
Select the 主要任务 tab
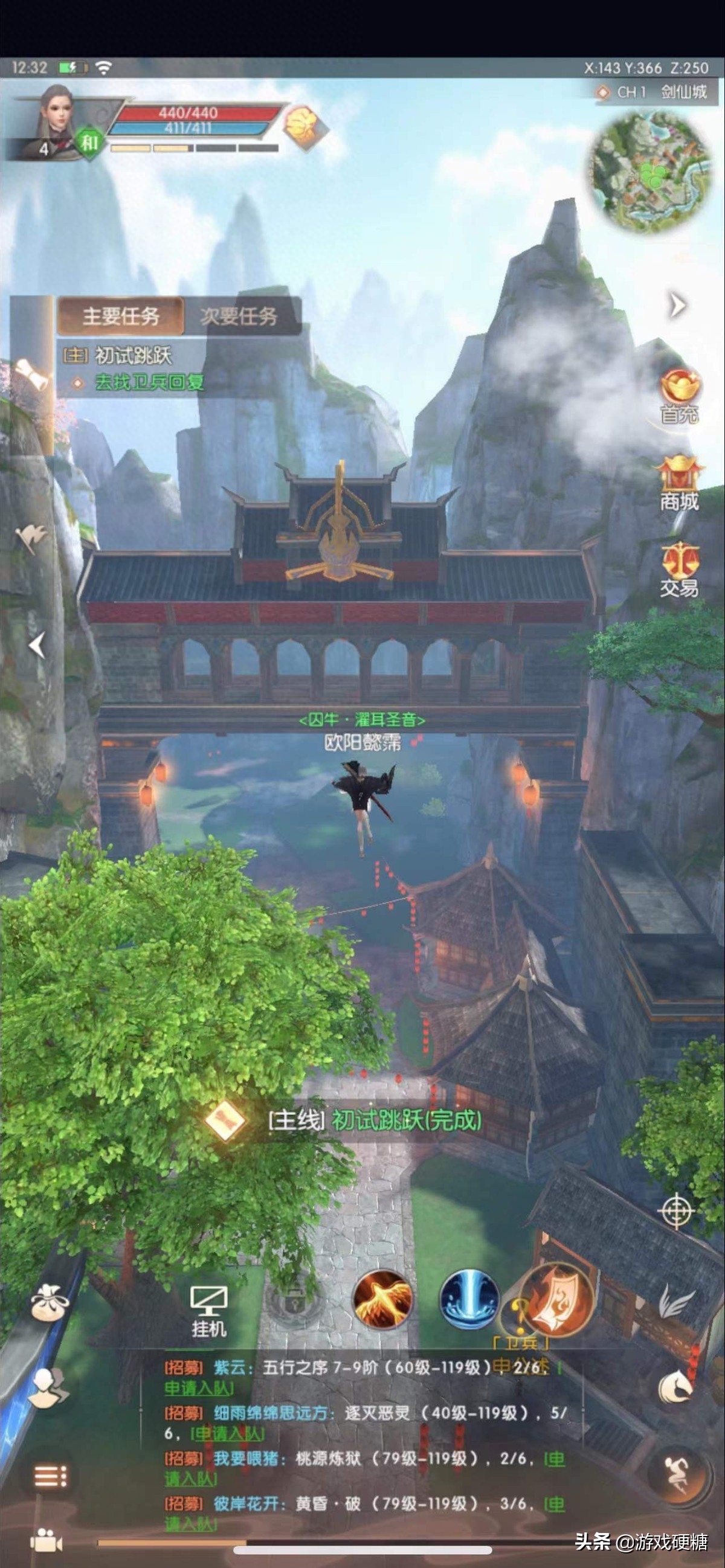pyautogui.click(x=121, y=316)
